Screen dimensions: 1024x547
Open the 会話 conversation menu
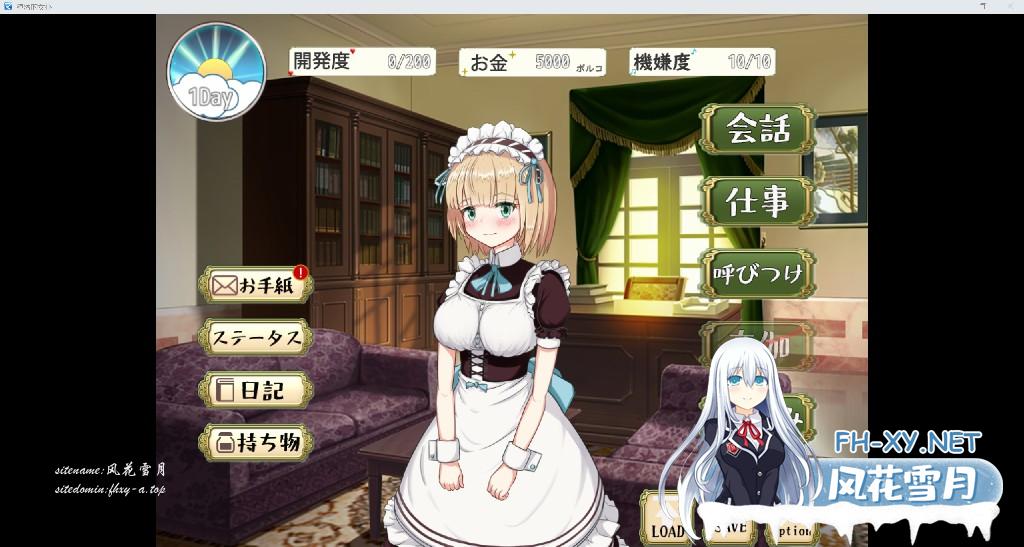[x=757, y=129]
